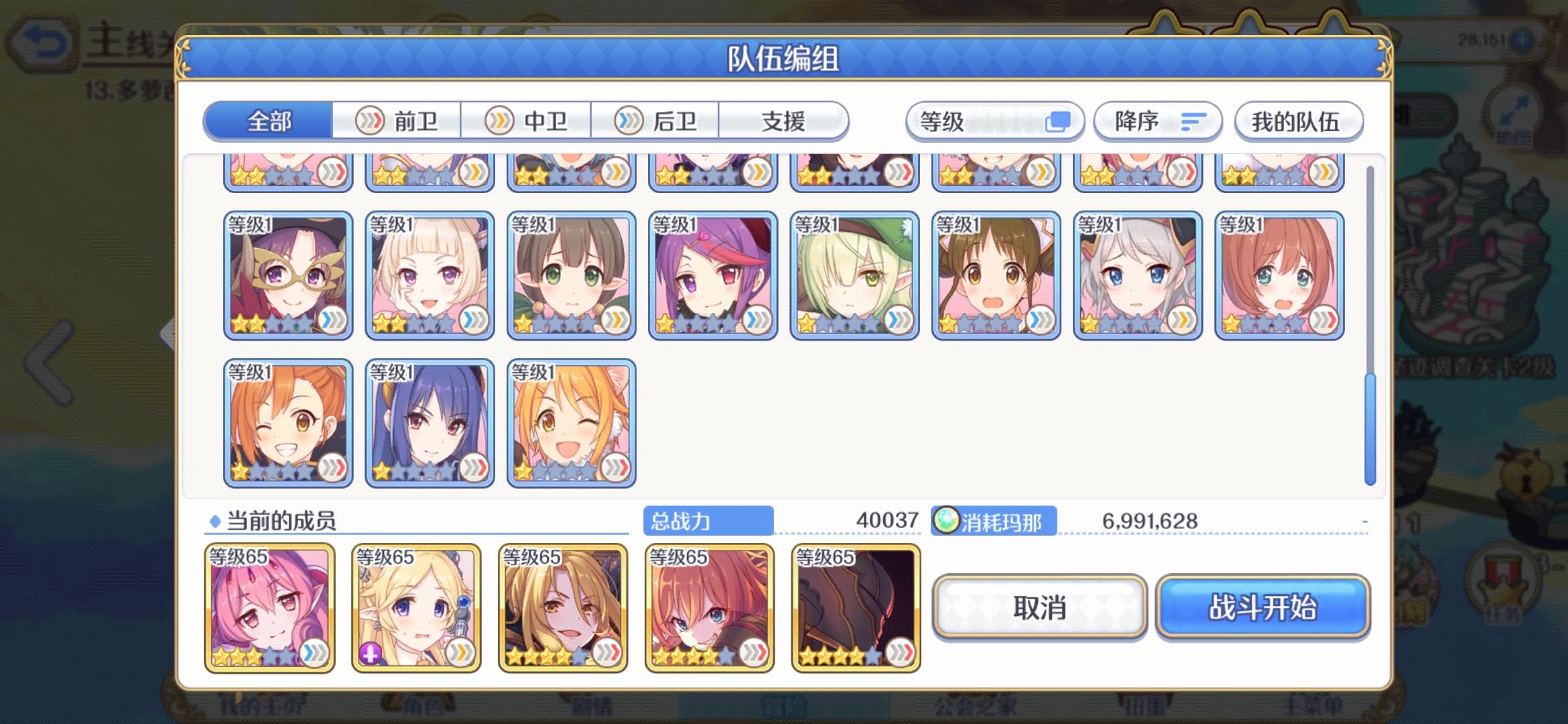
Task: Open 我的队伍 team list
Action: coord(1299,121)
